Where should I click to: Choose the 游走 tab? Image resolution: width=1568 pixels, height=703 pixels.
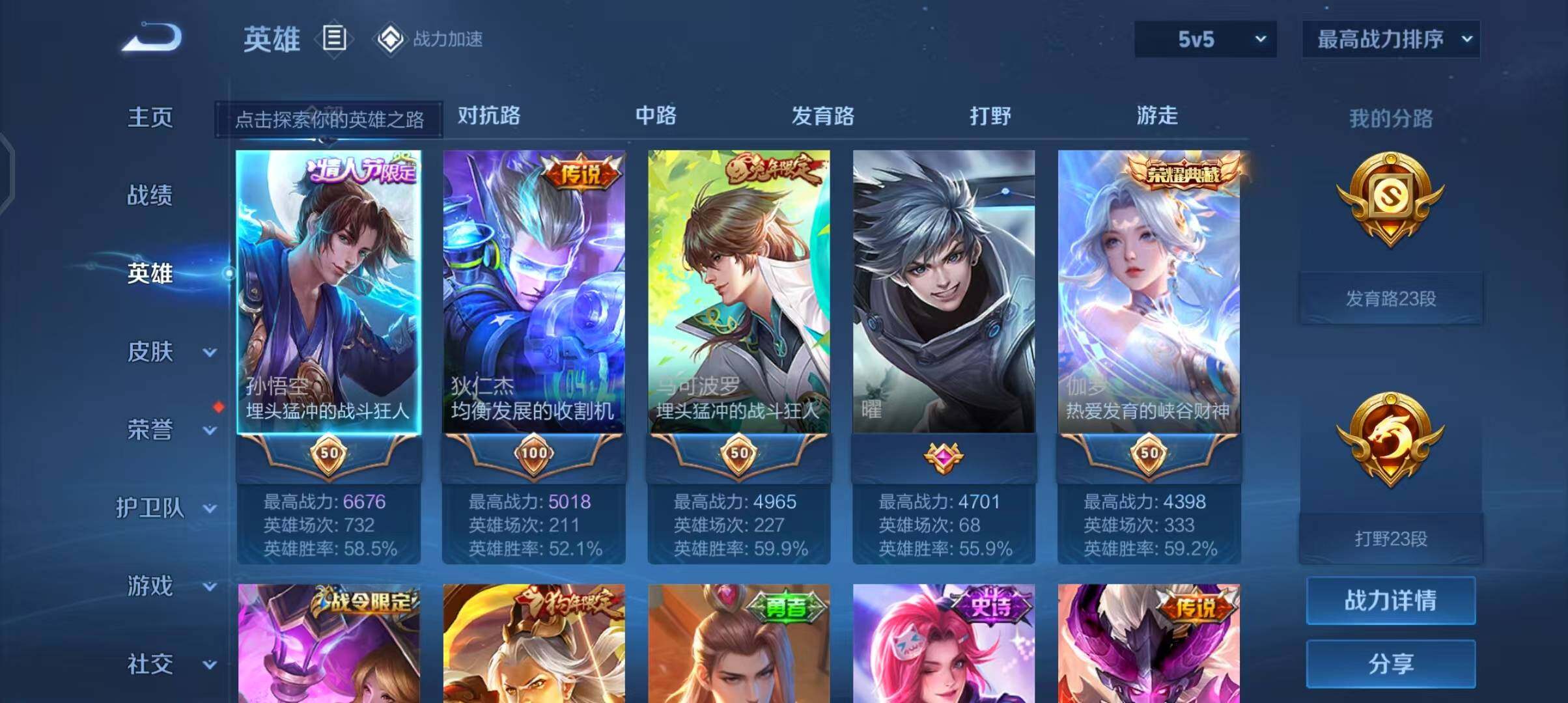tap(1157, 116)
